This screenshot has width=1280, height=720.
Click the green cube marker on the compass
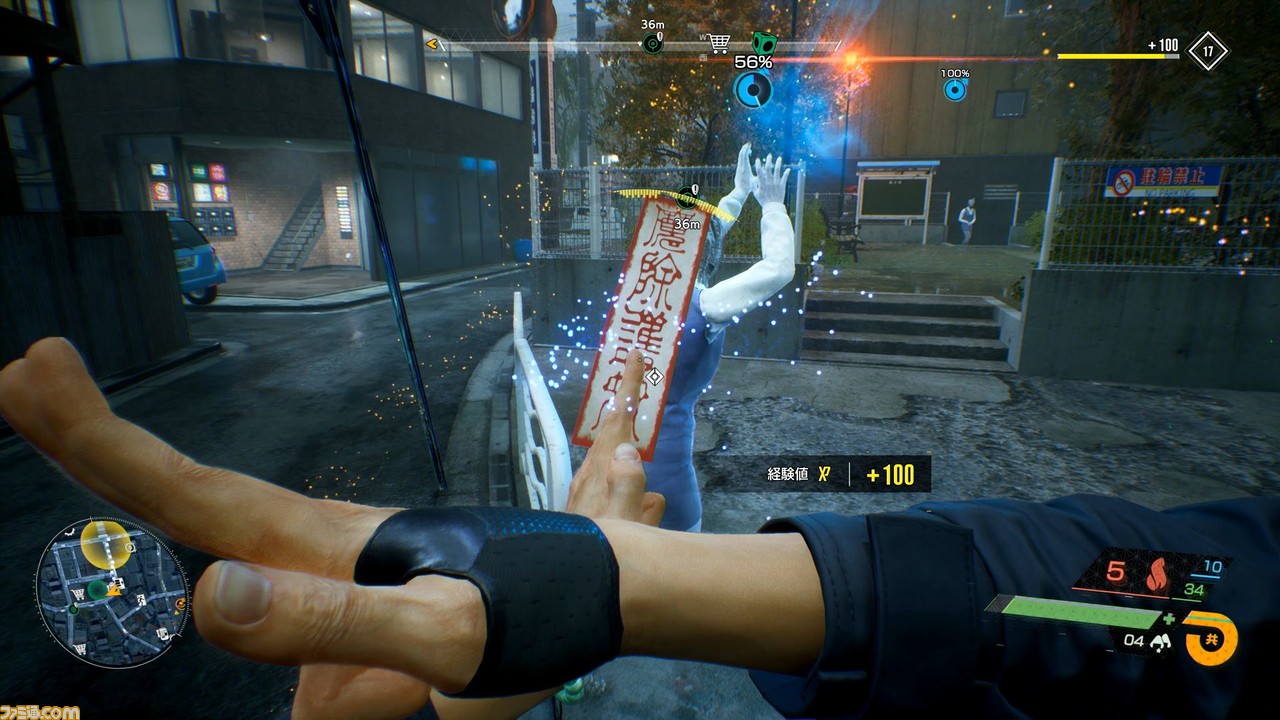click(x=764, y=43)
